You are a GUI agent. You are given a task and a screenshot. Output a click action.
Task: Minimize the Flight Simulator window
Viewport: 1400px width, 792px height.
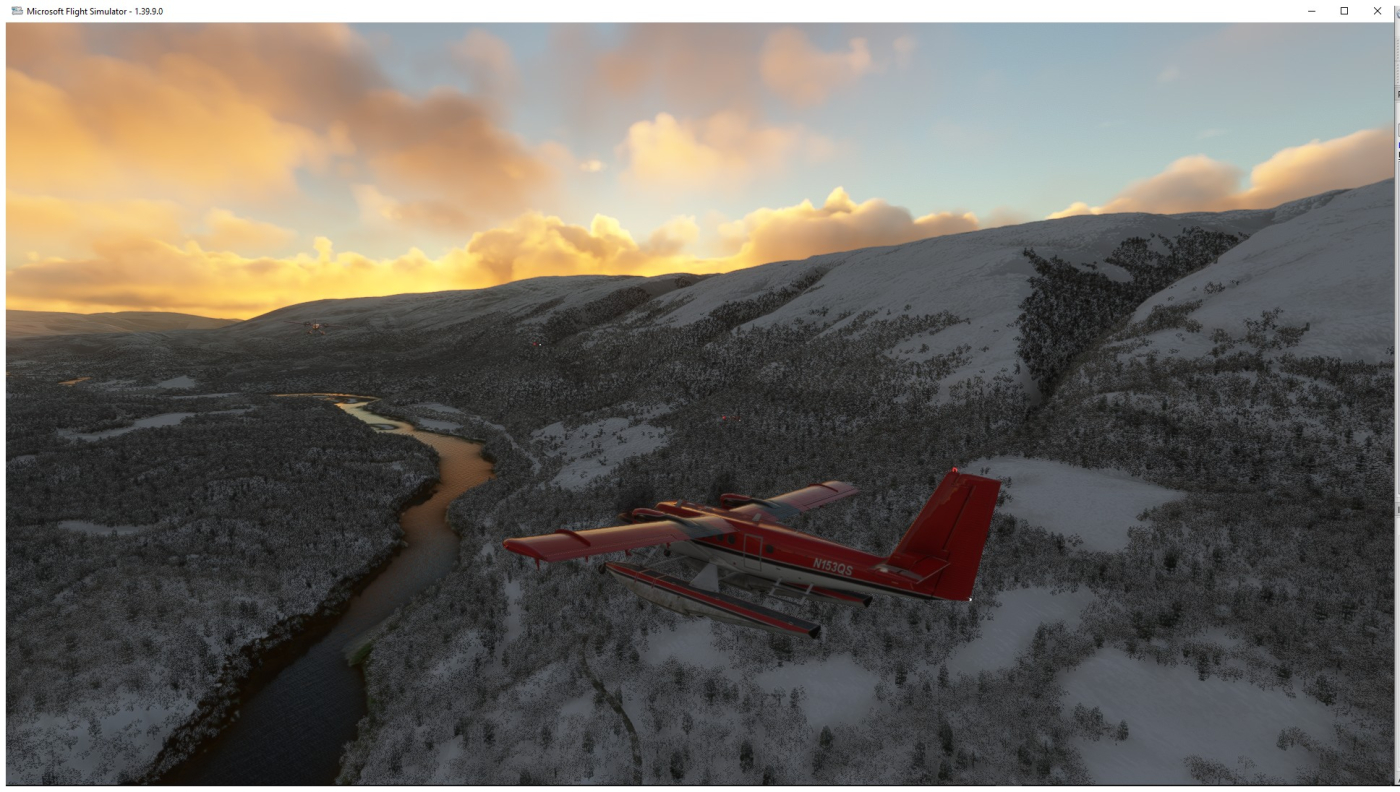tap(1312, 11)
